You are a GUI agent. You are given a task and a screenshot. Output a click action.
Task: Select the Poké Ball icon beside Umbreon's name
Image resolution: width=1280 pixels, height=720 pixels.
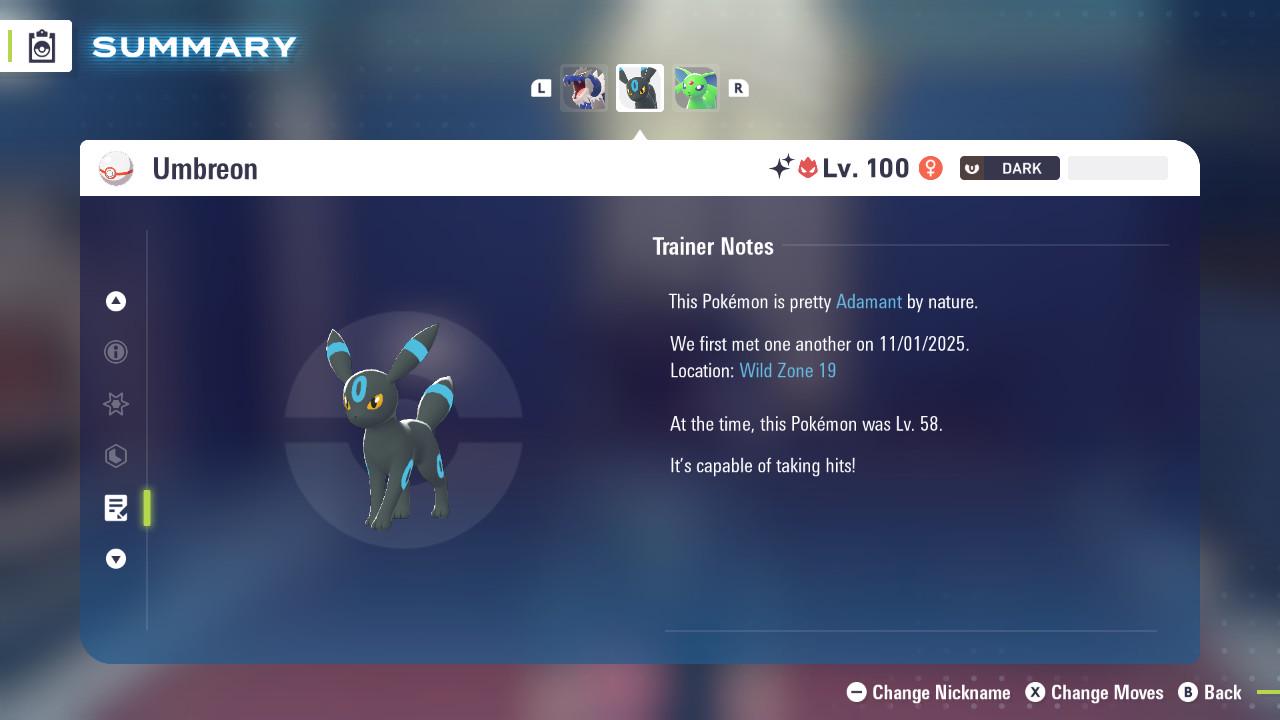tap(115, 168)
